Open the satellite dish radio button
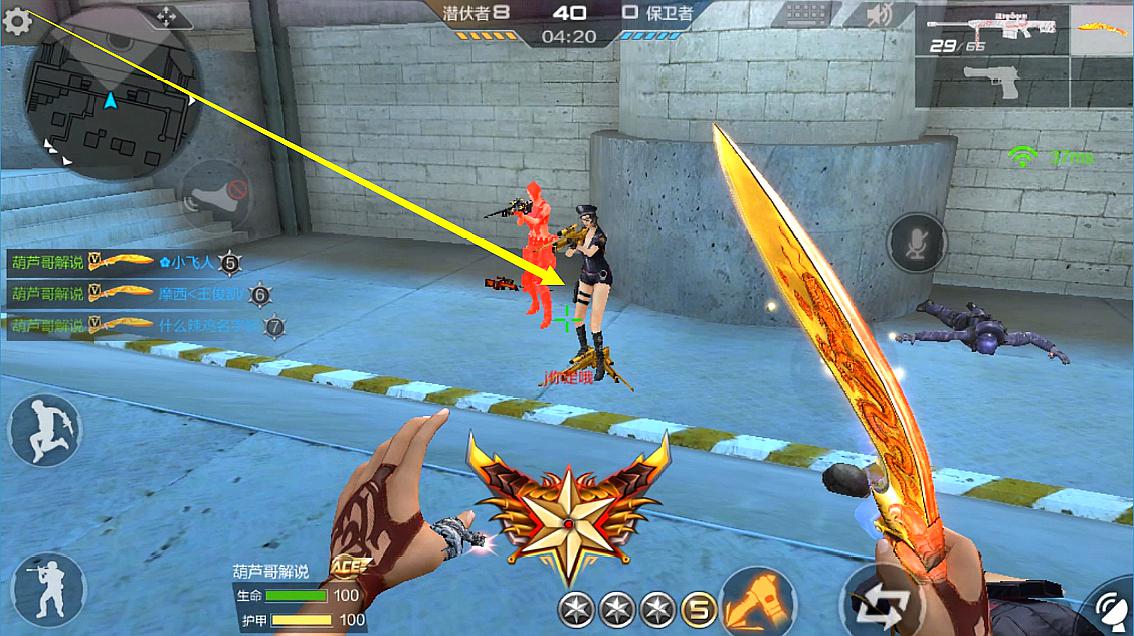 click(x=1113, y=612)
